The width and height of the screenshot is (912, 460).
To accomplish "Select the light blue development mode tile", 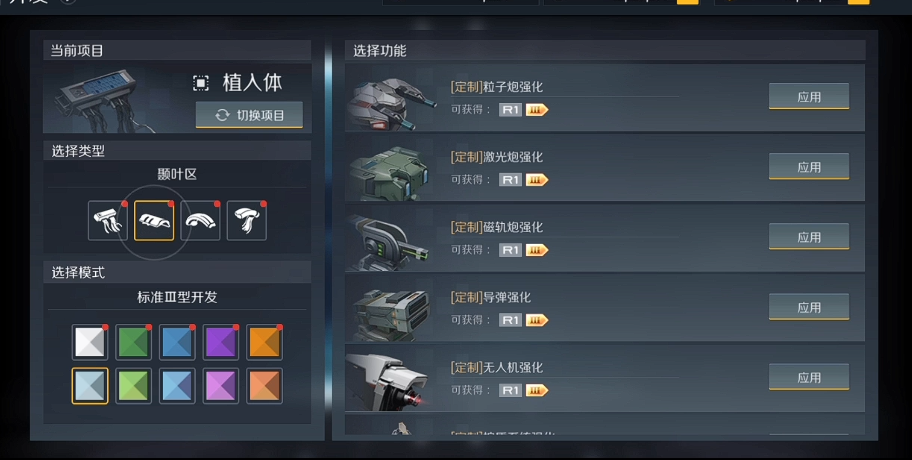I will [x=177, y=385].
